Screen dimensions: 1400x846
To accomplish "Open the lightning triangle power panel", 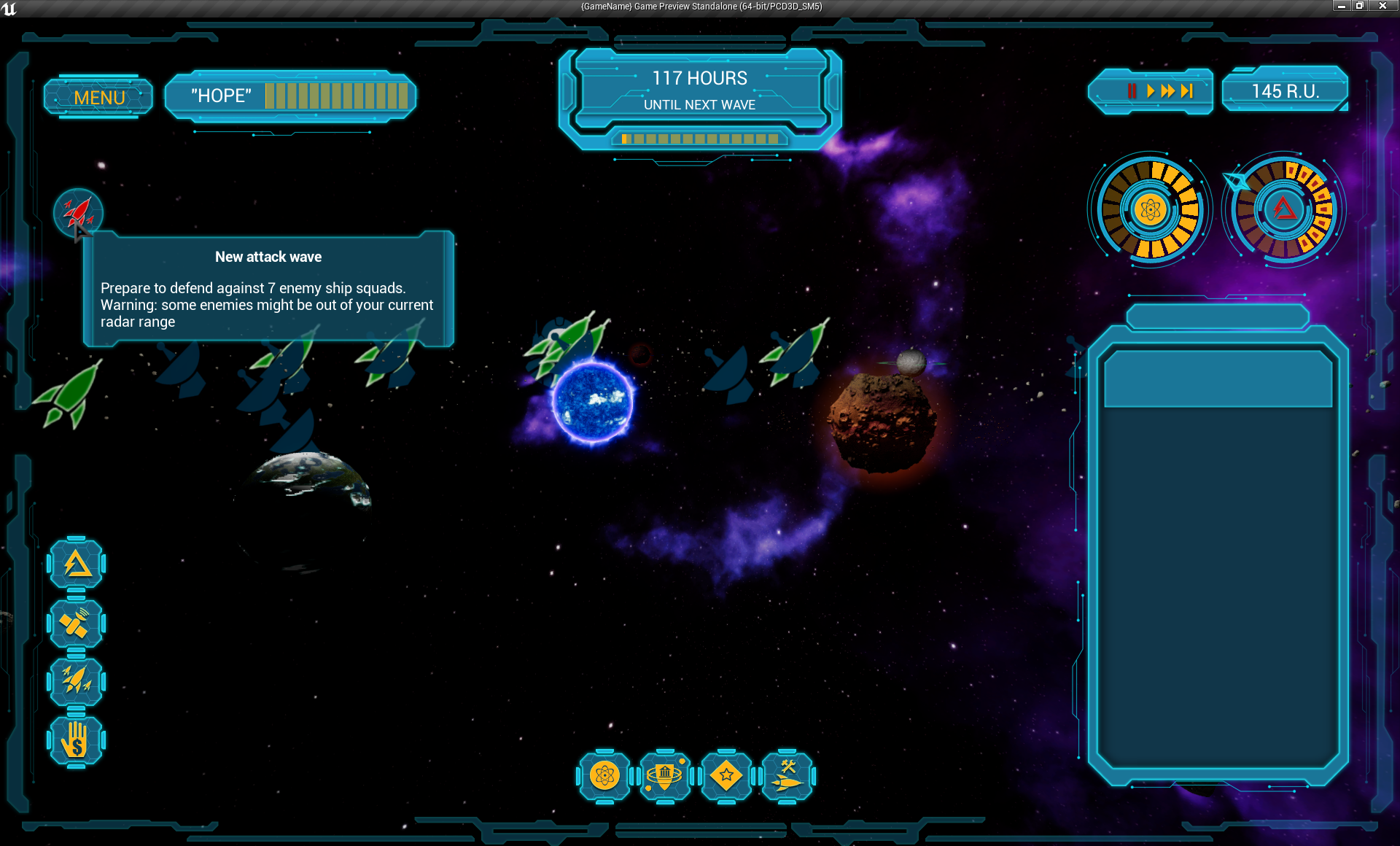I will point(77,564).
